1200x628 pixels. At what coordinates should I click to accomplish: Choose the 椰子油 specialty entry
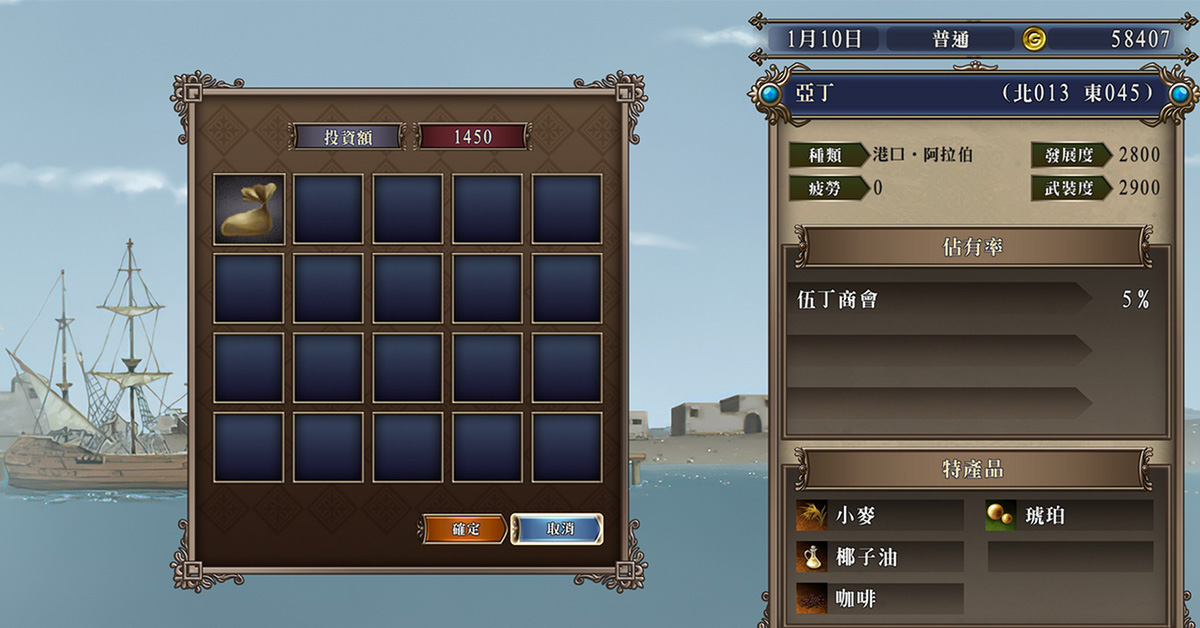[880, 557]
